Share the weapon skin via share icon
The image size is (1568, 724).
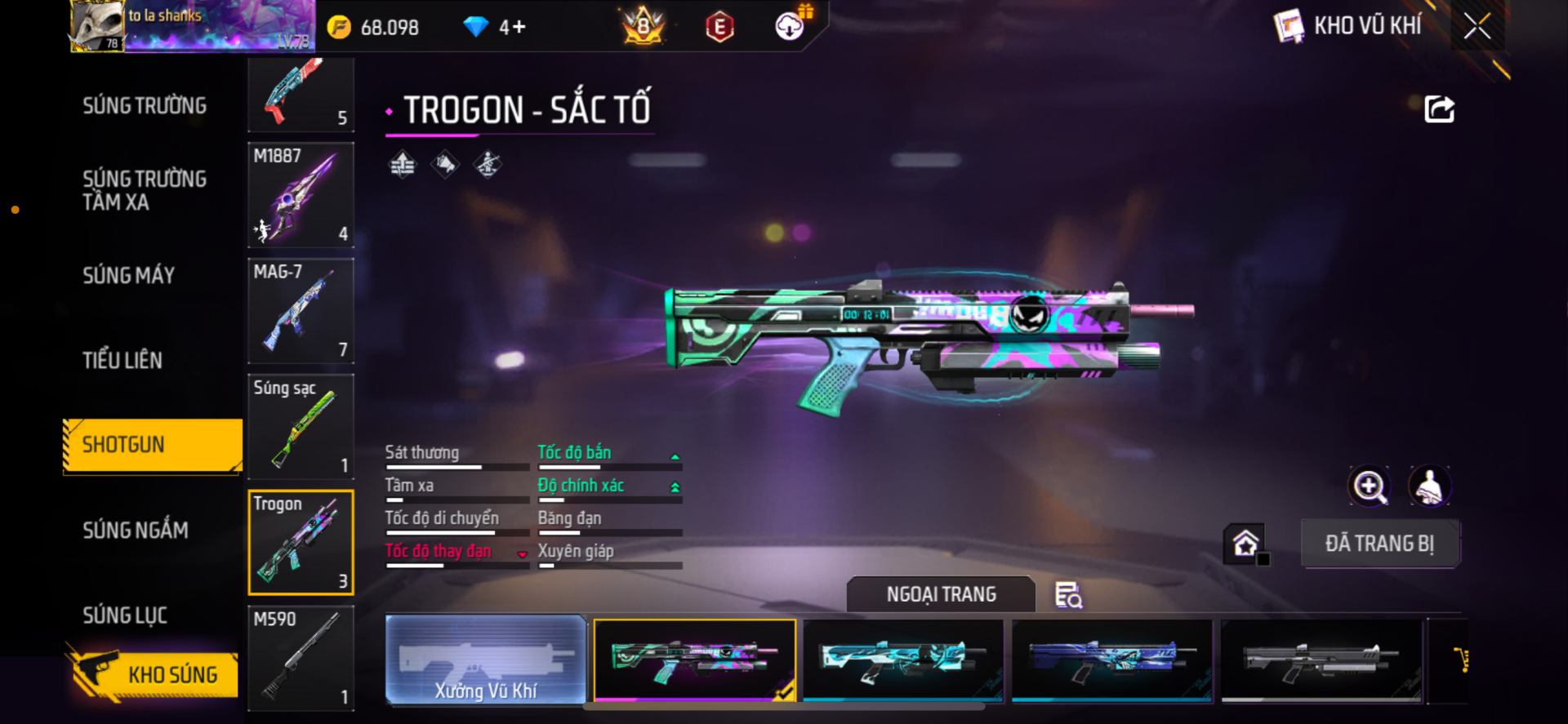[x=1439, y=109]
